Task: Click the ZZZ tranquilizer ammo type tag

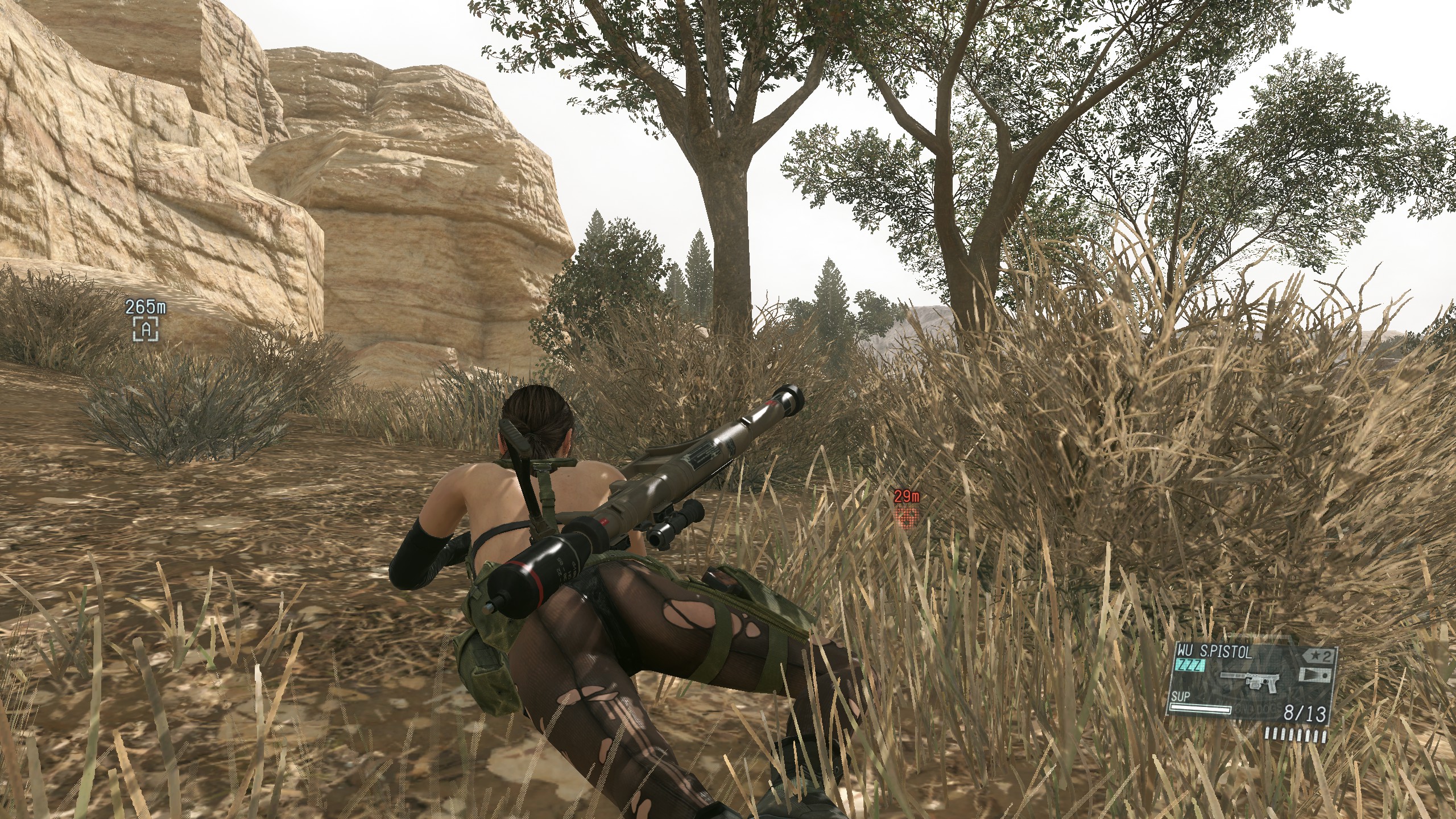Action: tap(1190, 666)
